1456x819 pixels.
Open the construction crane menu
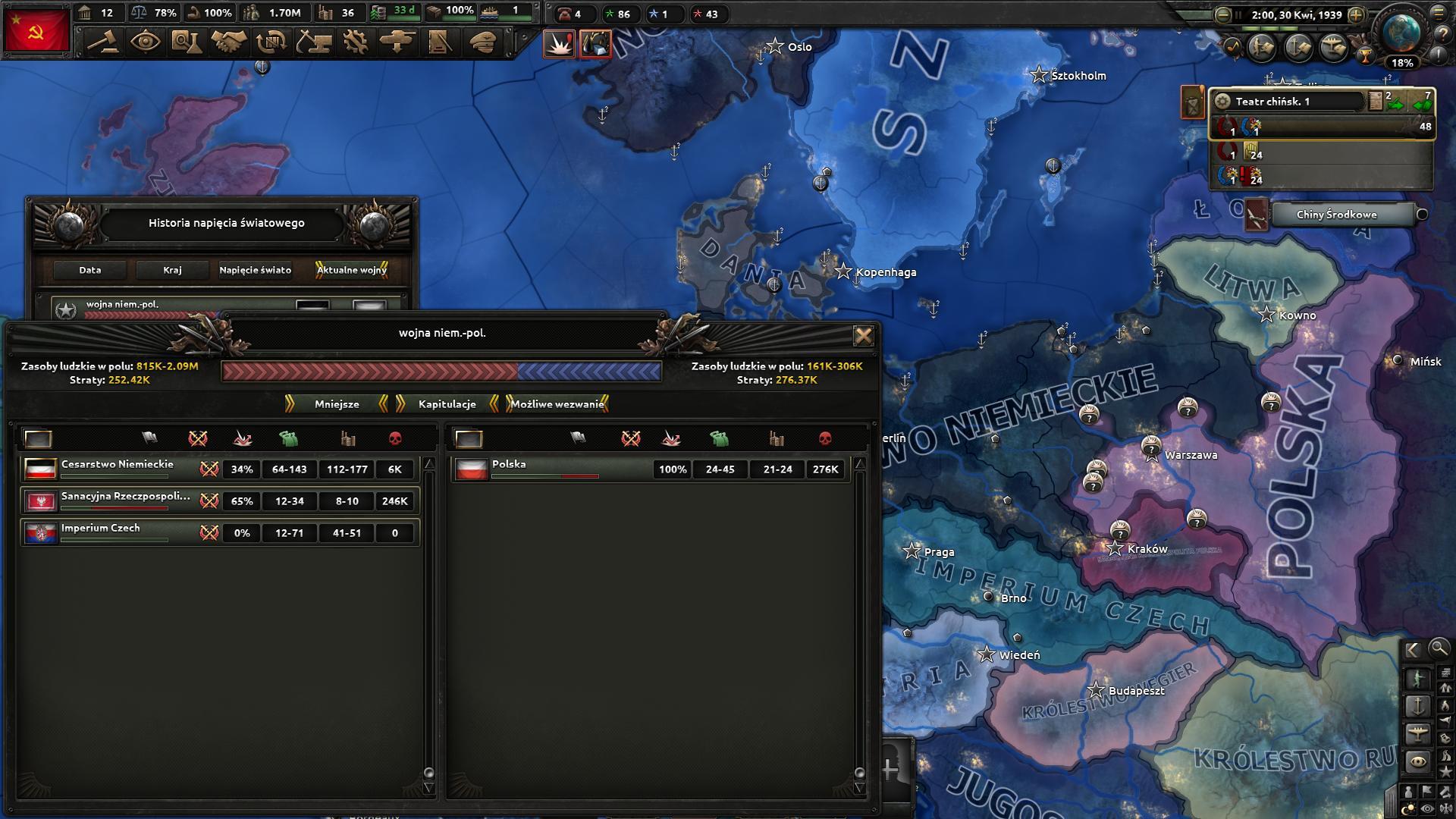pyautogui.click(x=312, y=42)
